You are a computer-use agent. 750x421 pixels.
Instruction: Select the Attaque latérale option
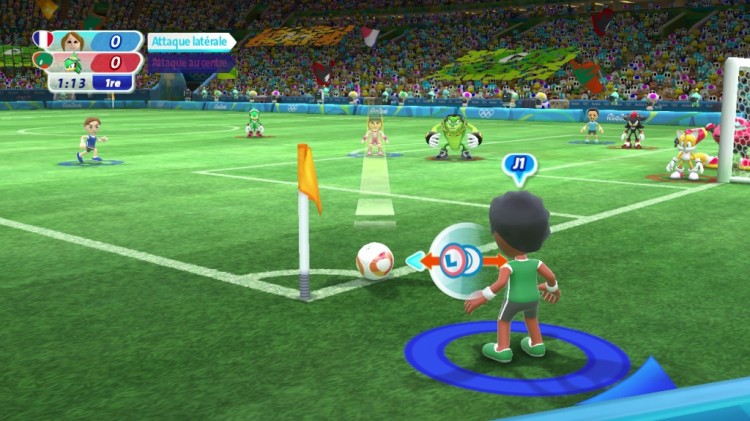pyautogui.click(x=191, y=42)
